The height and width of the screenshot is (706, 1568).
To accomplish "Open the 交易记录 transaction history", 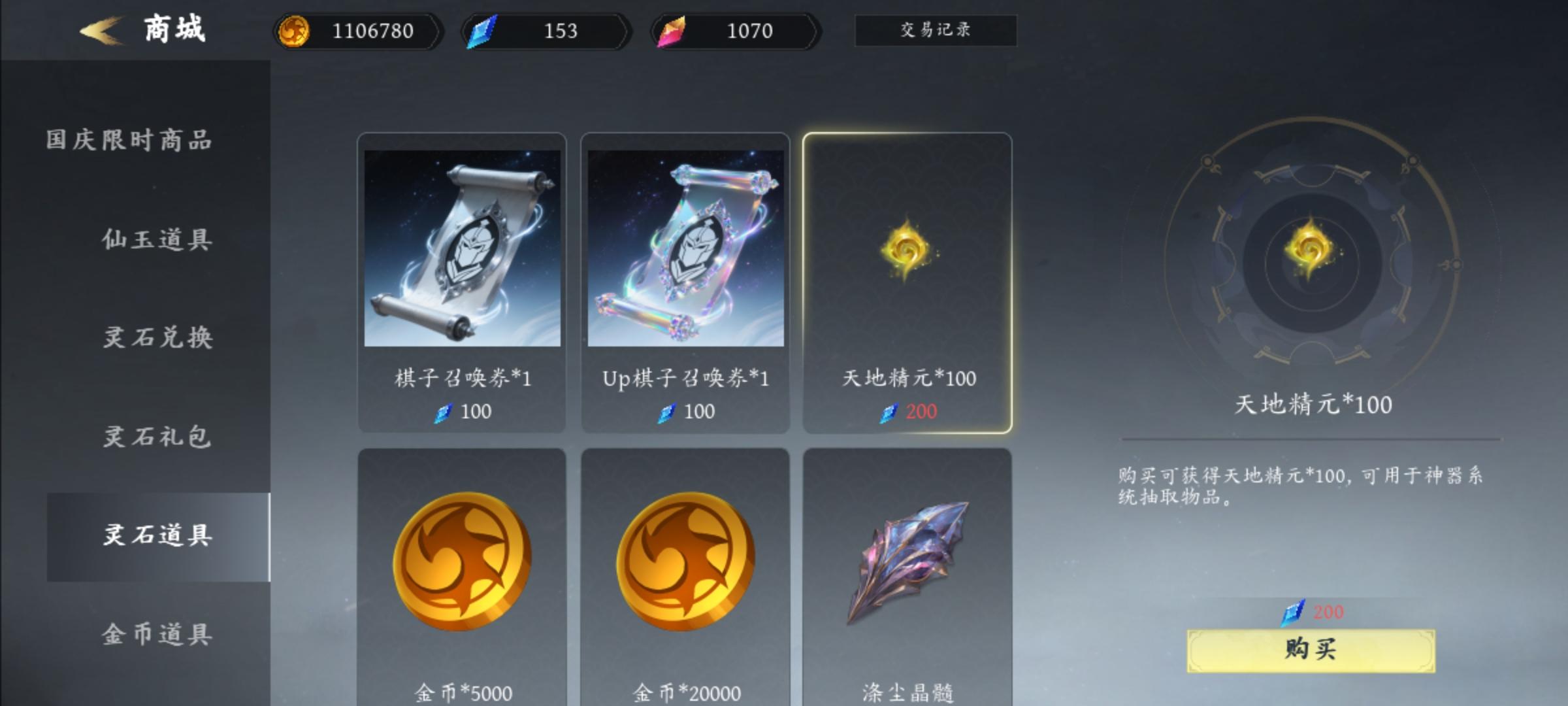I will pos(935,30).
